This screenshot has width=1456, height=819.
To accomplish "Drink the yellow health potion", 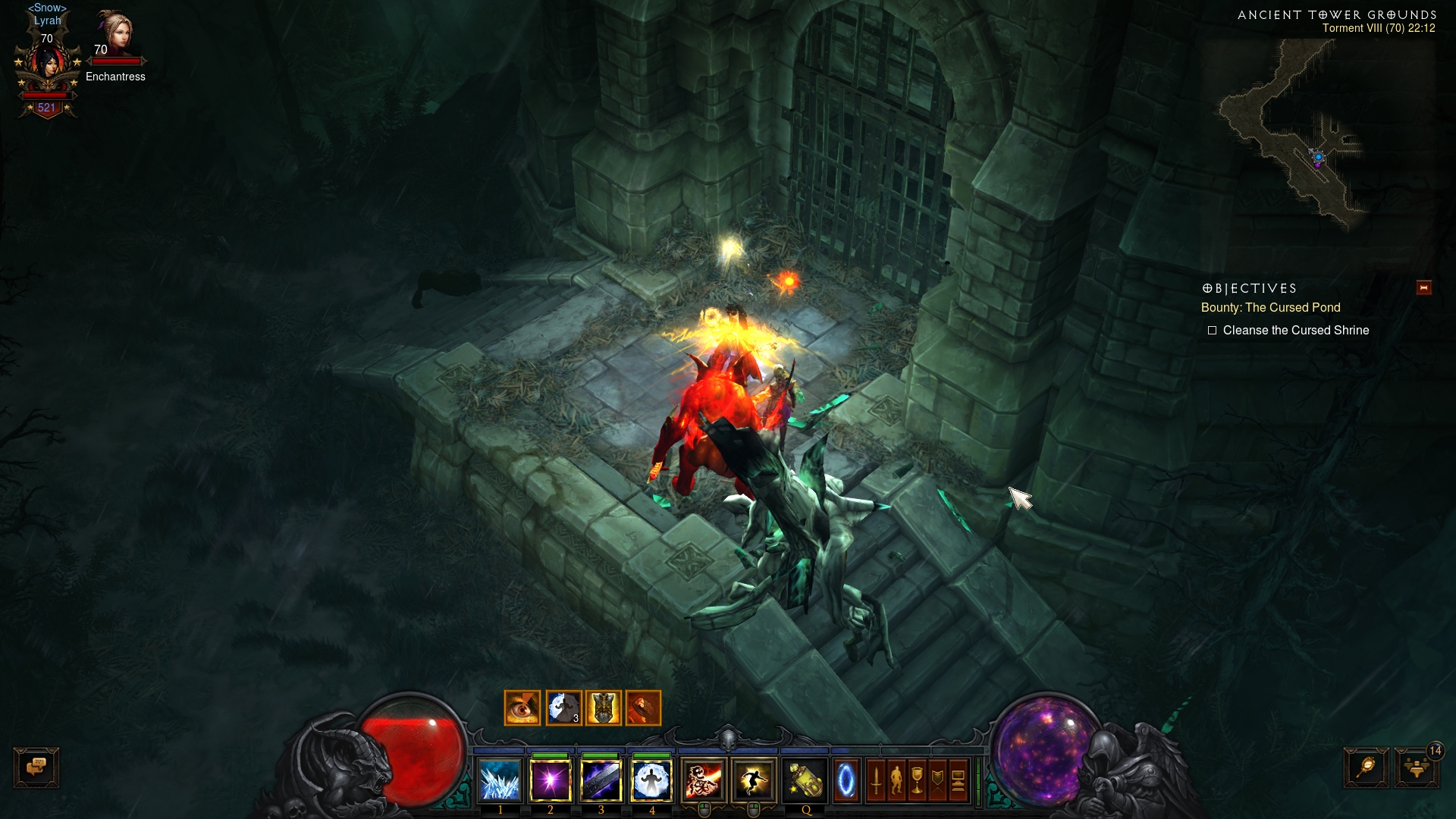I will click(x=805, y=780).
